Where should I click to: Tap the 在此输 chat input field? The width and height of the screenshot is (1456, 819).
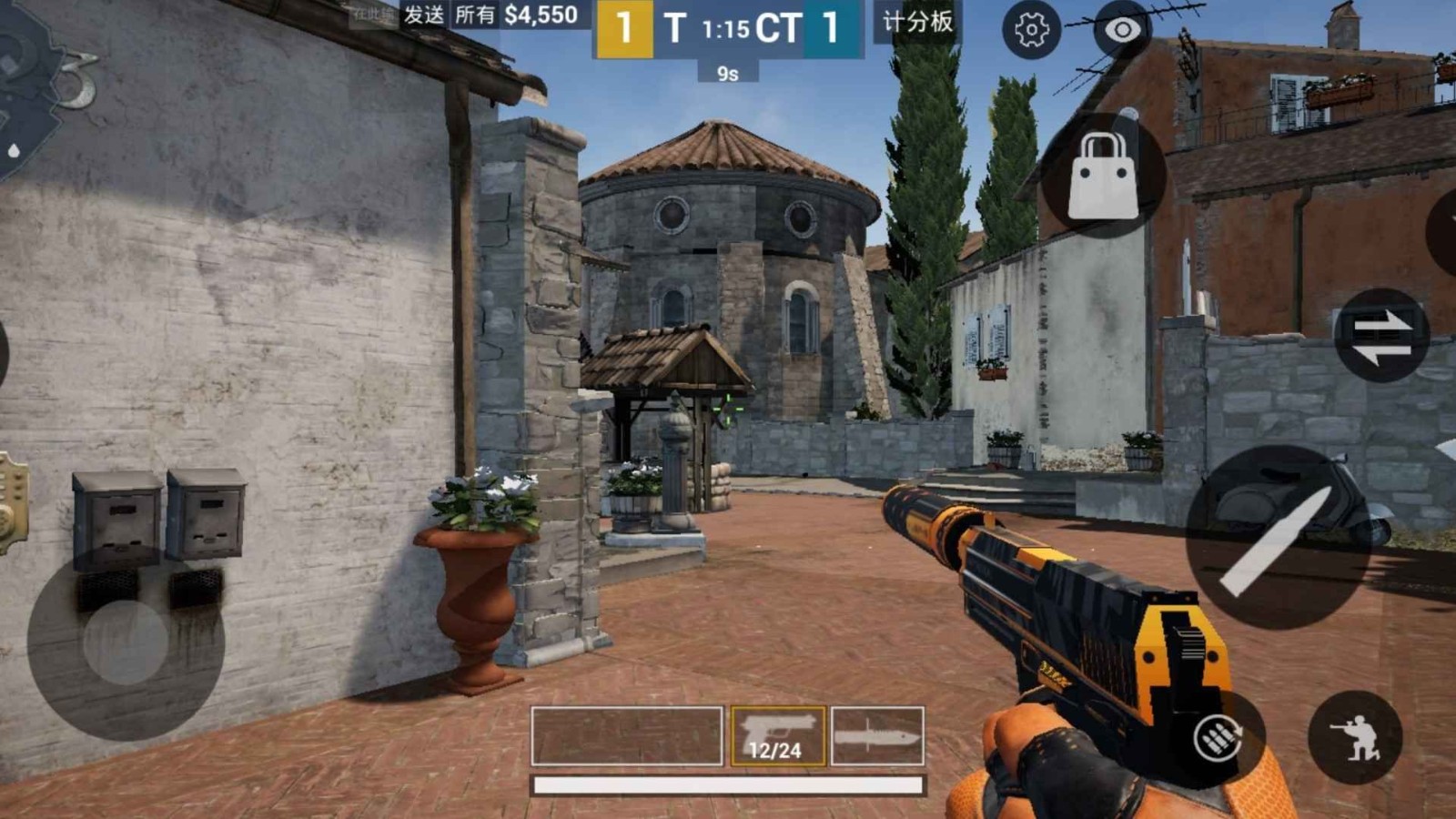(x=375, y=15)
